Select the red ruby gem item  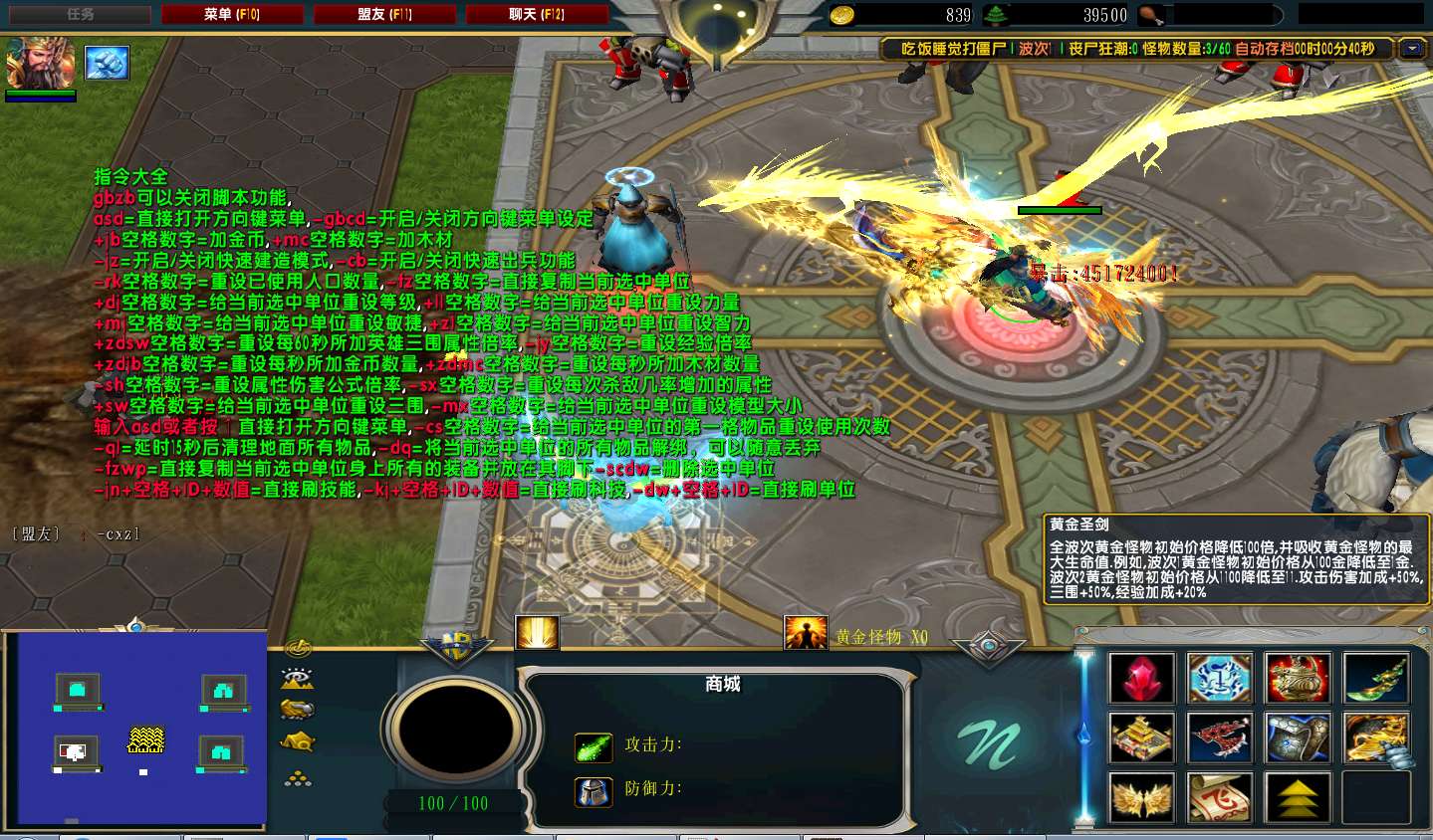pos(1141,679)
